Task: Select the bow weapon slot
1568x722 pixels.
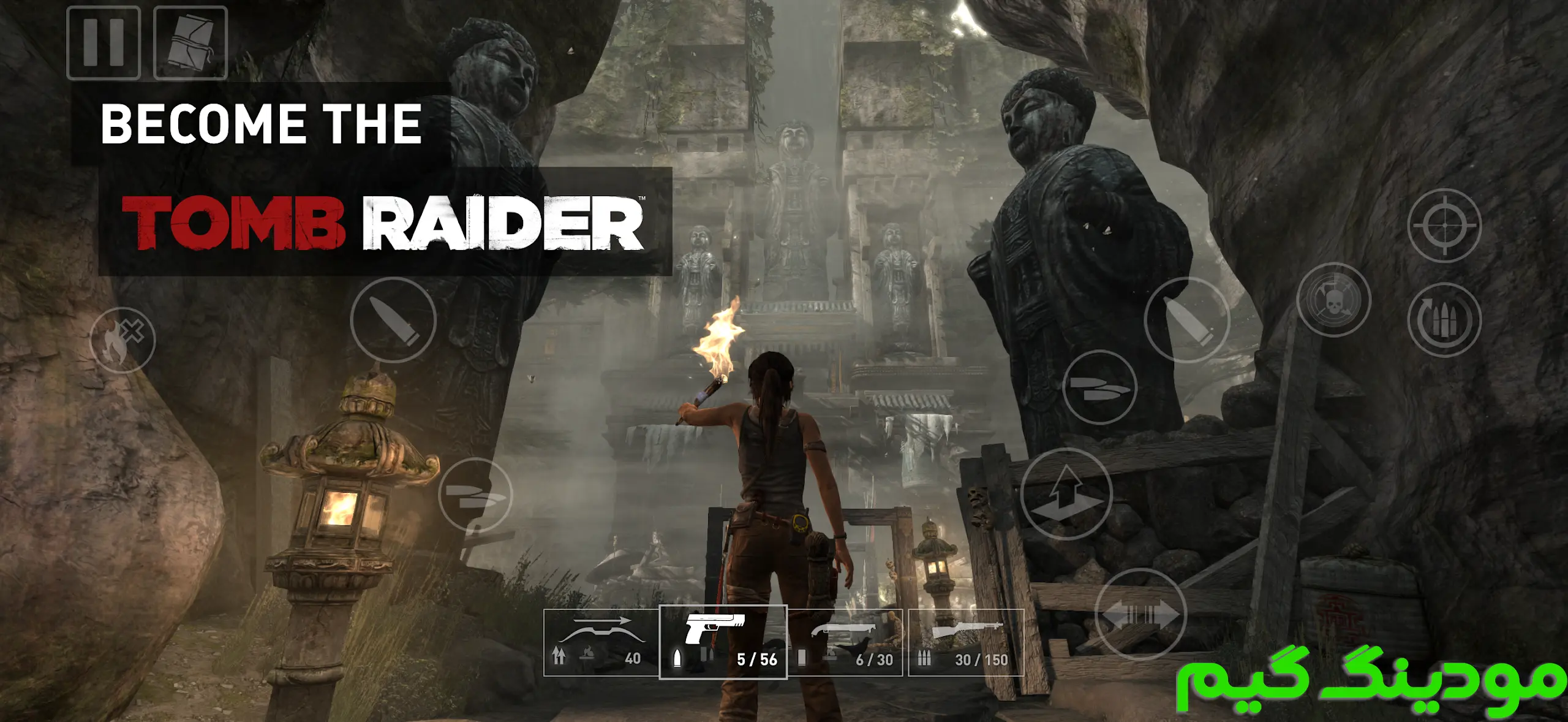Action: point(601,642)
